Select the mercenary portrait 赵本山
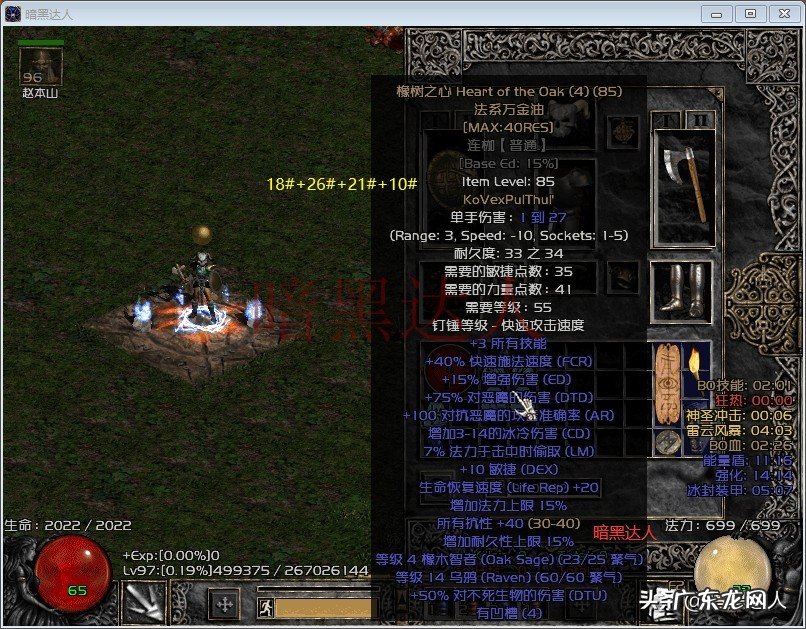Screen dimensions: 806x629 (x=41, y=67)
